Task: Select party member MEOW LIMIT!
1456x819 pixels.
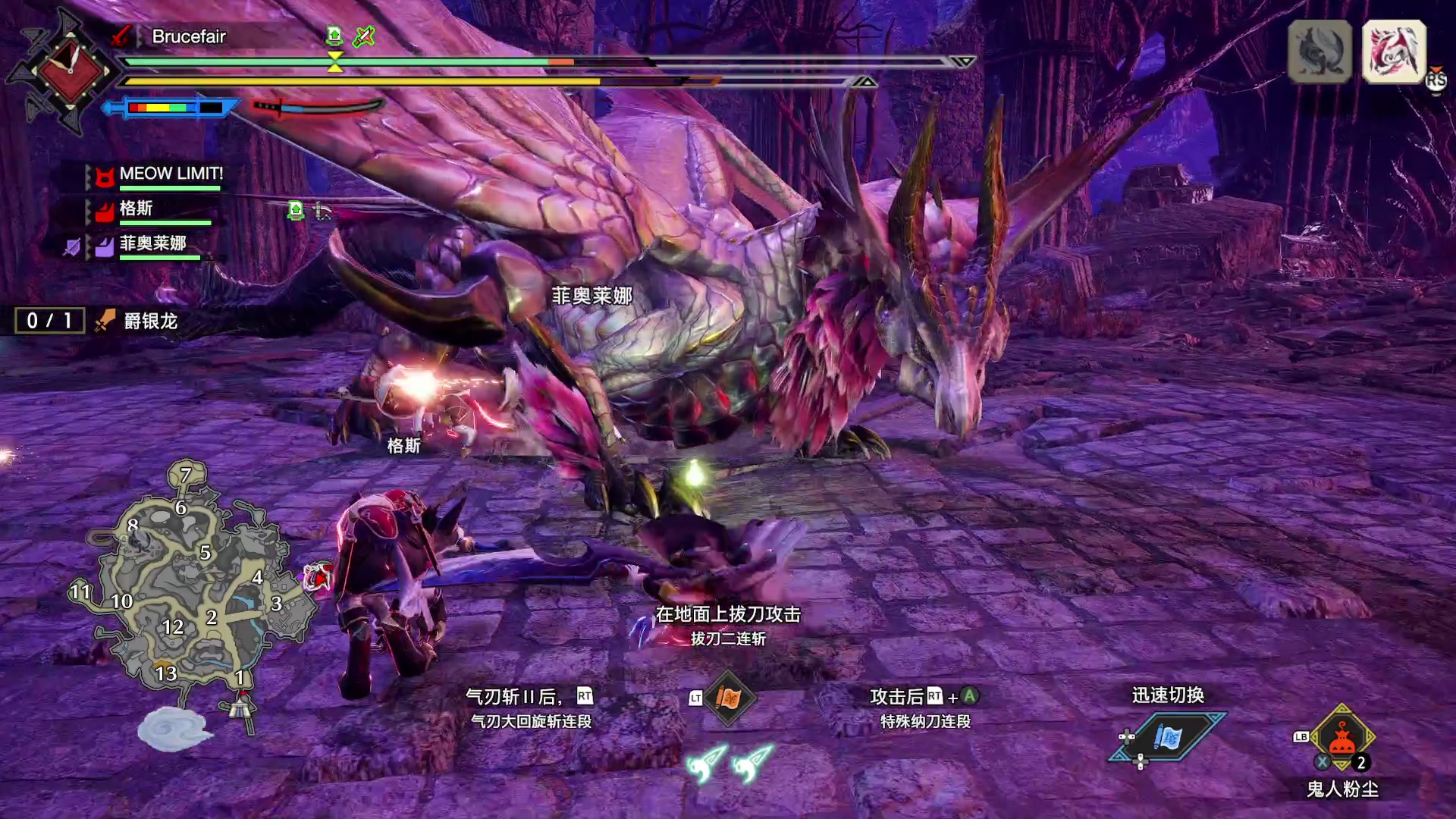Action: coord(171,174)
